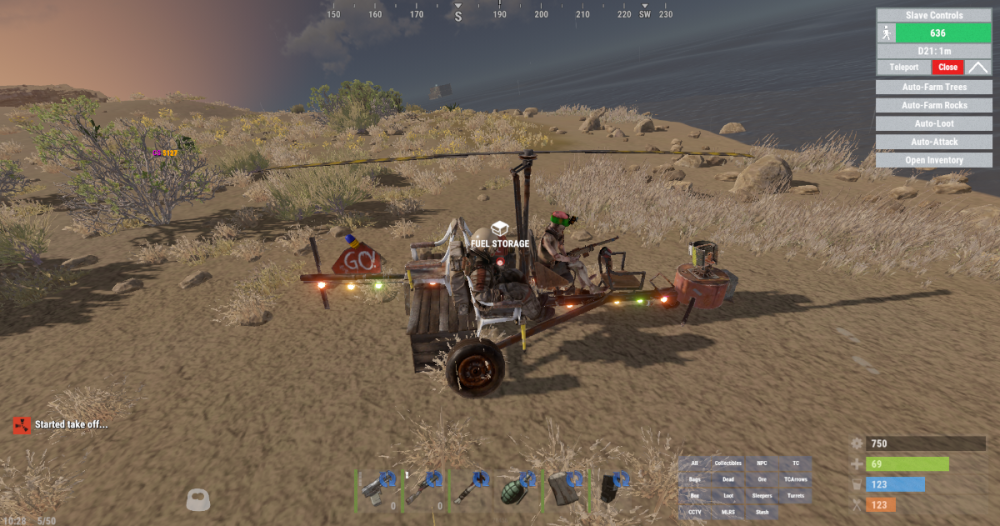The image size is (1000, 526).
Task: Show the TCArrows filter
Action: click(x=795, y=480)
